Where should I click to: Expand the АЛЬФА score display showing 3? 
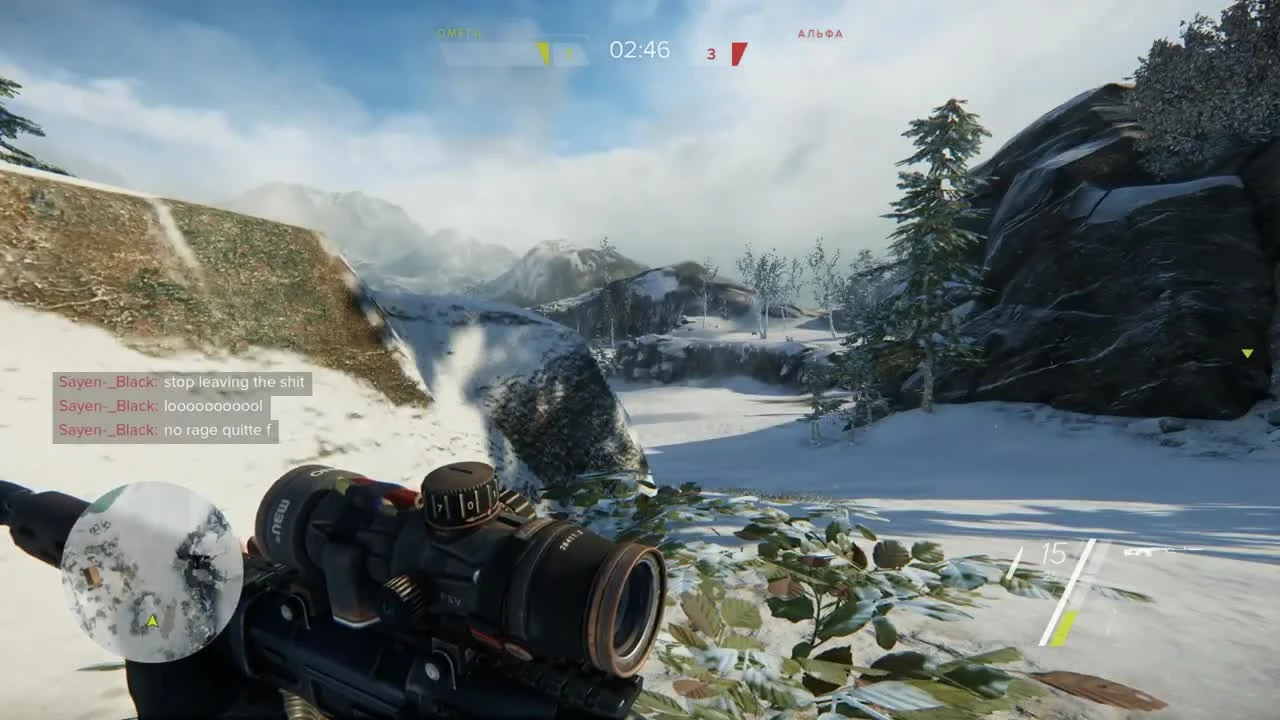pyautogui.click(x=710, y=56)
